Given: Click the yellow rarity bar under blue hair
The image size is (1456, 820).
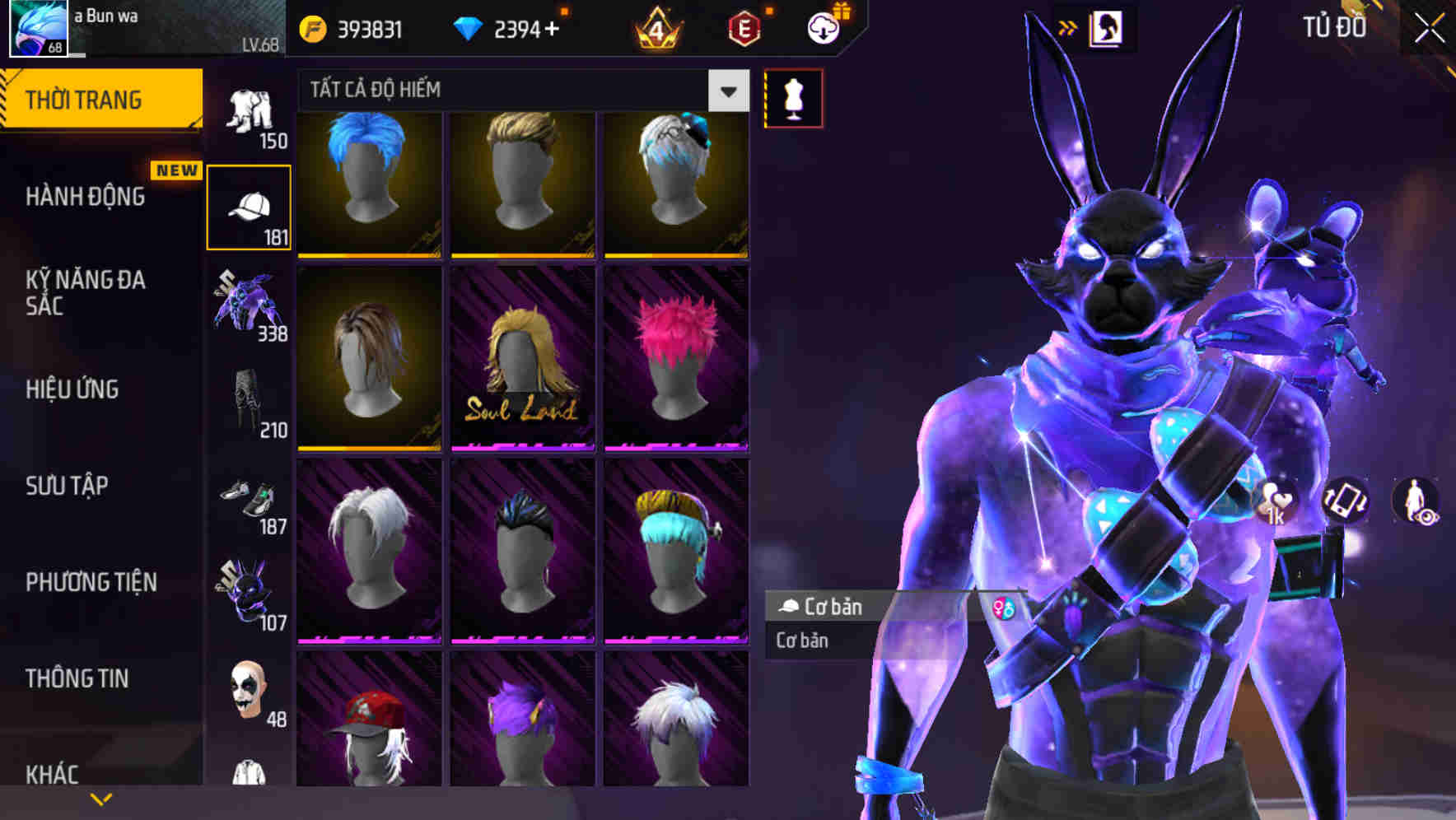Looking at the screenshot, I should 368,258.
